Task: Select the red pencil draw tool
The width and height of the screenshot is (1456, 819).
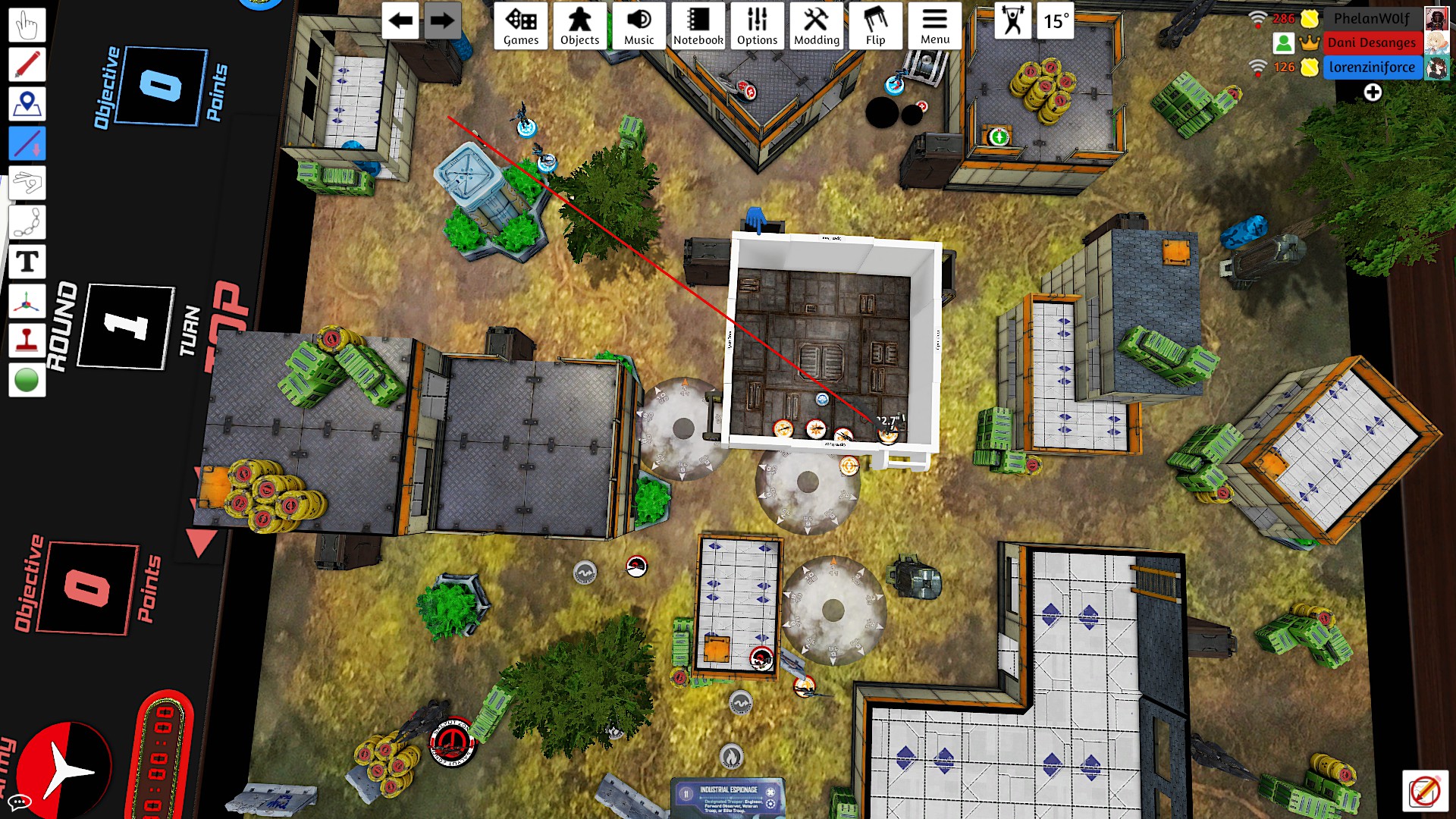Action: point(27,64)
